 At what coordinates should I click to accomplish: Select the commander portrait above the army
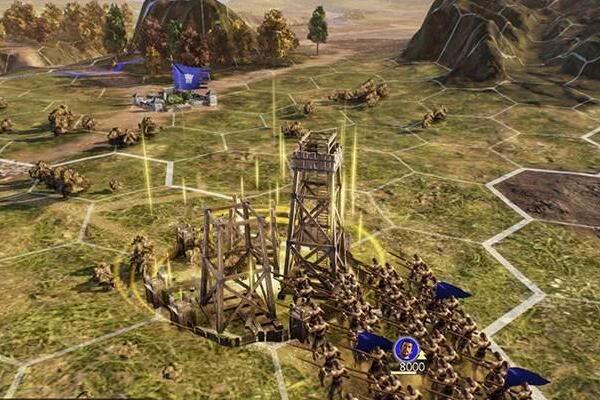pos(406,348)
